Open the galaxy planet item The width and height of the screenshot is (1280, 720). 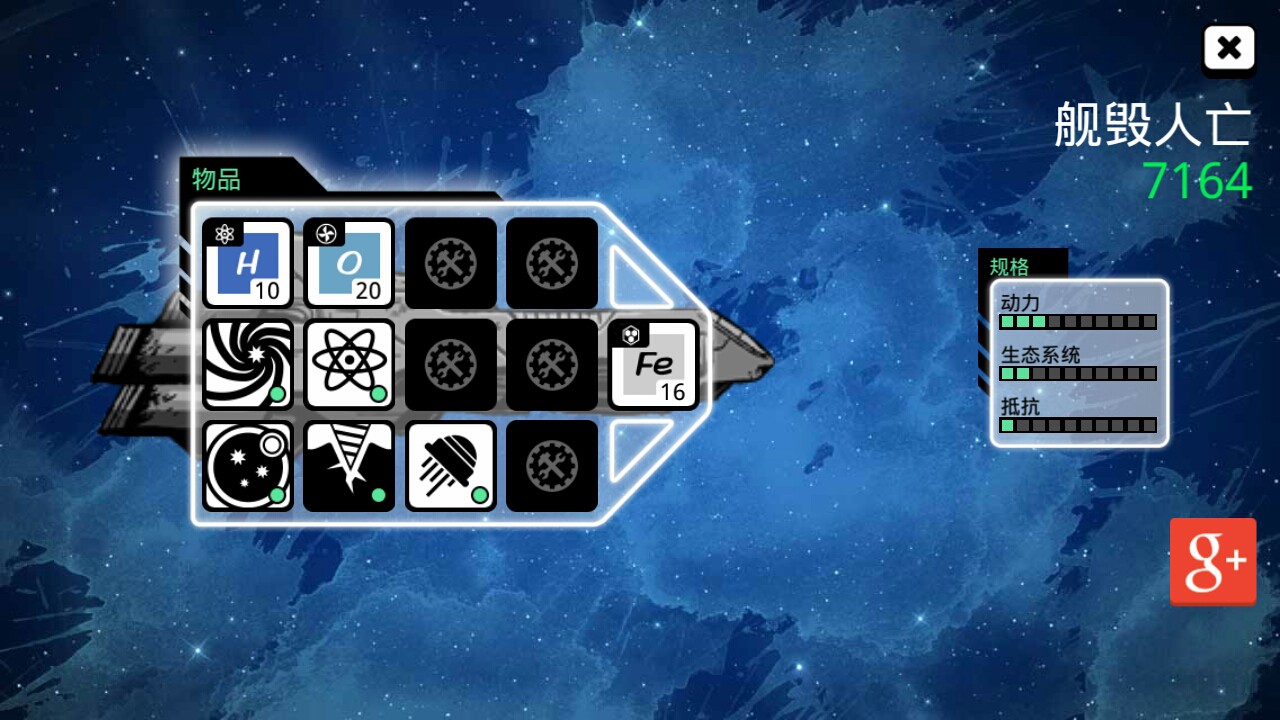click(247, 466)
